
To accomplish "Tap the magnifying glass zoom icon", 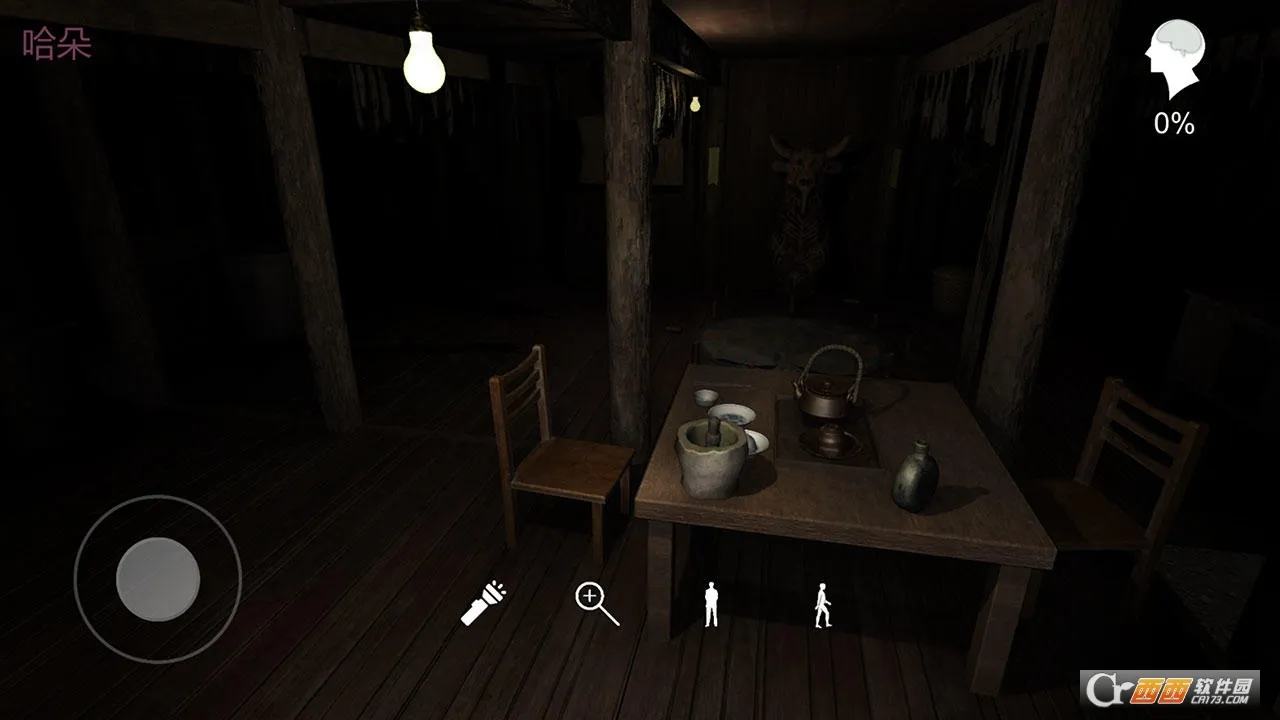I will (x=596, y=604).
